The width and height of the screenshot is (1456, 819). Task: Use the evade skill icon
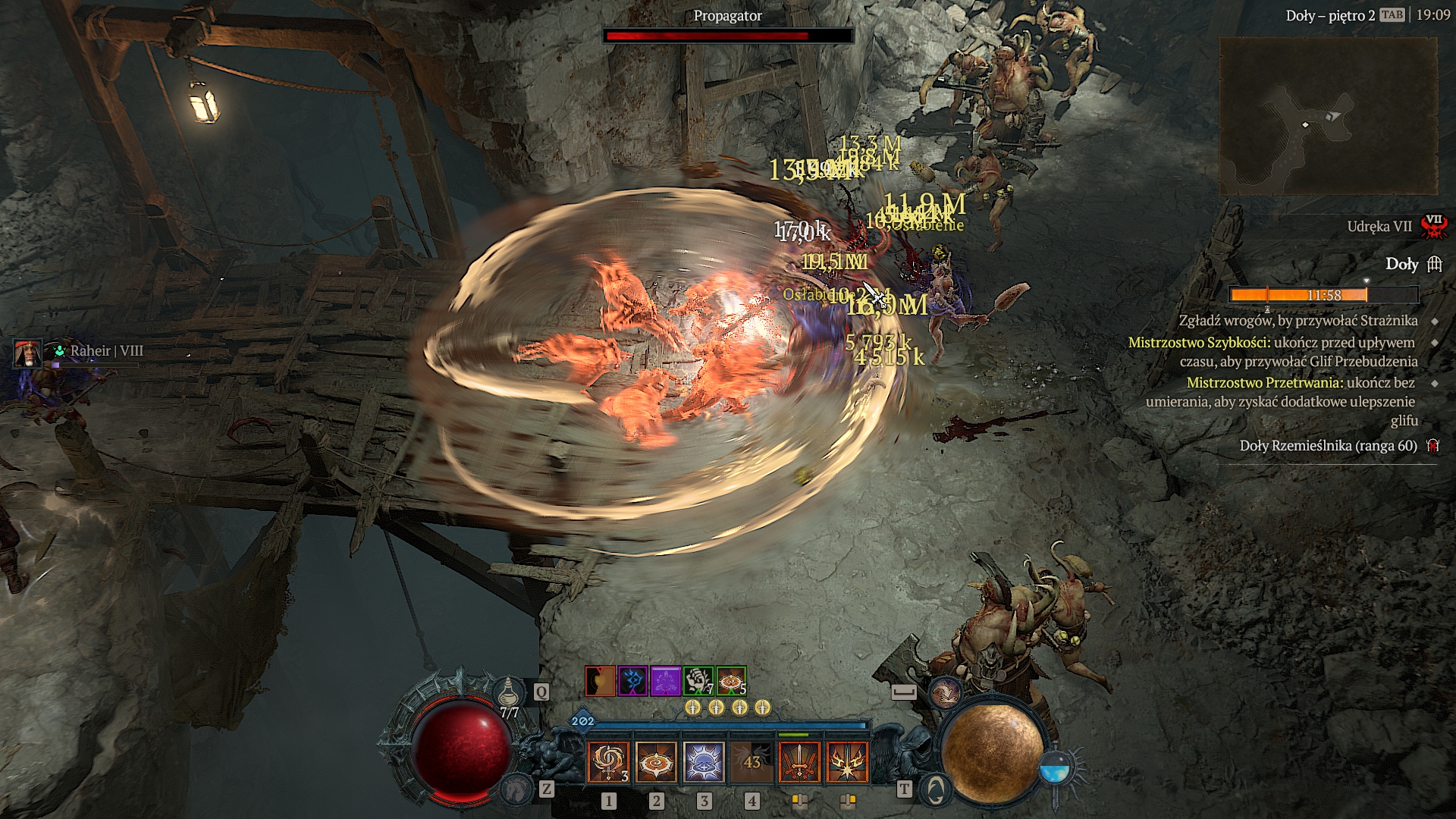(945, 692)
